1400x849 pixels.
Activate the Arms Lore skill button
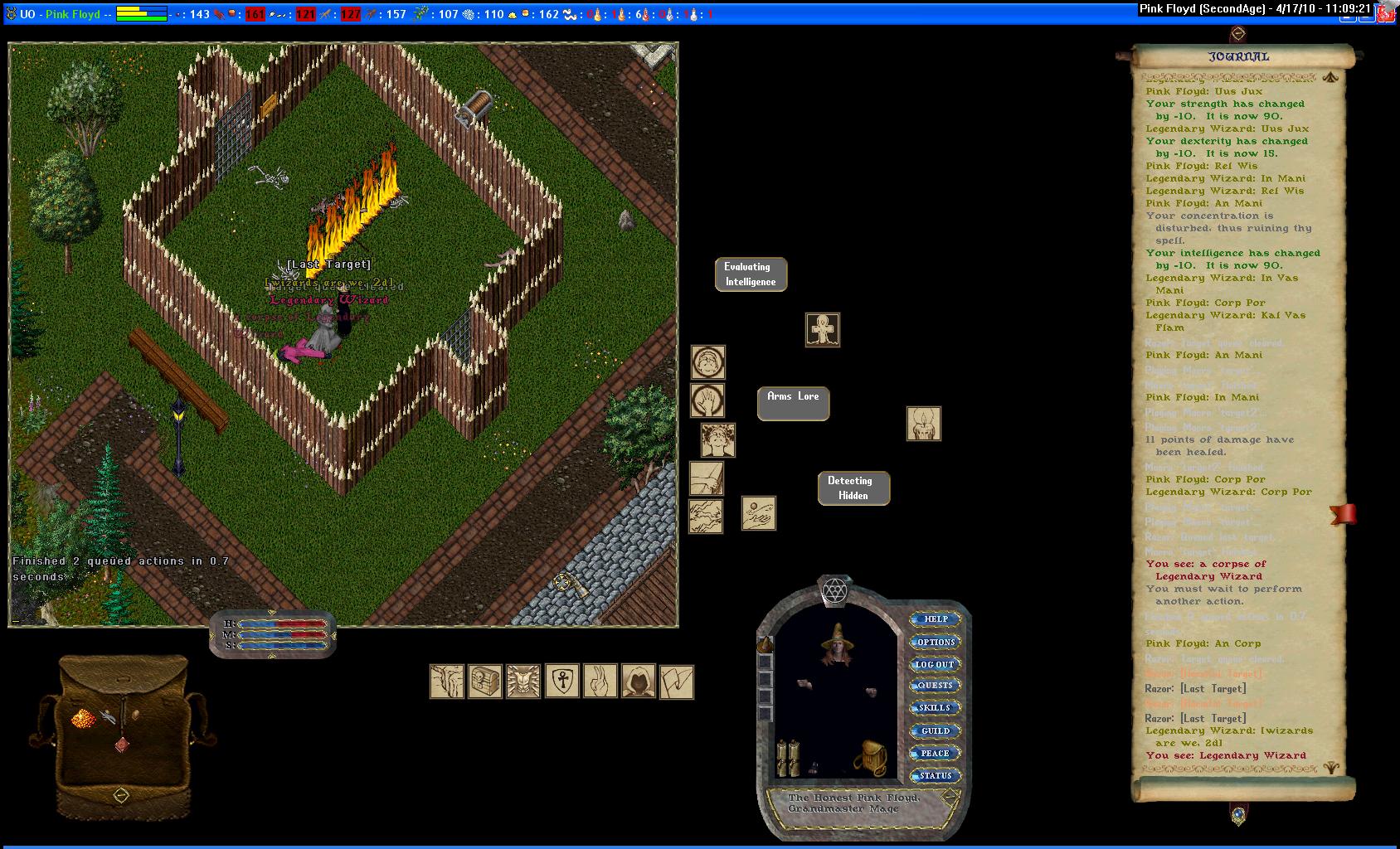(793, 404)
